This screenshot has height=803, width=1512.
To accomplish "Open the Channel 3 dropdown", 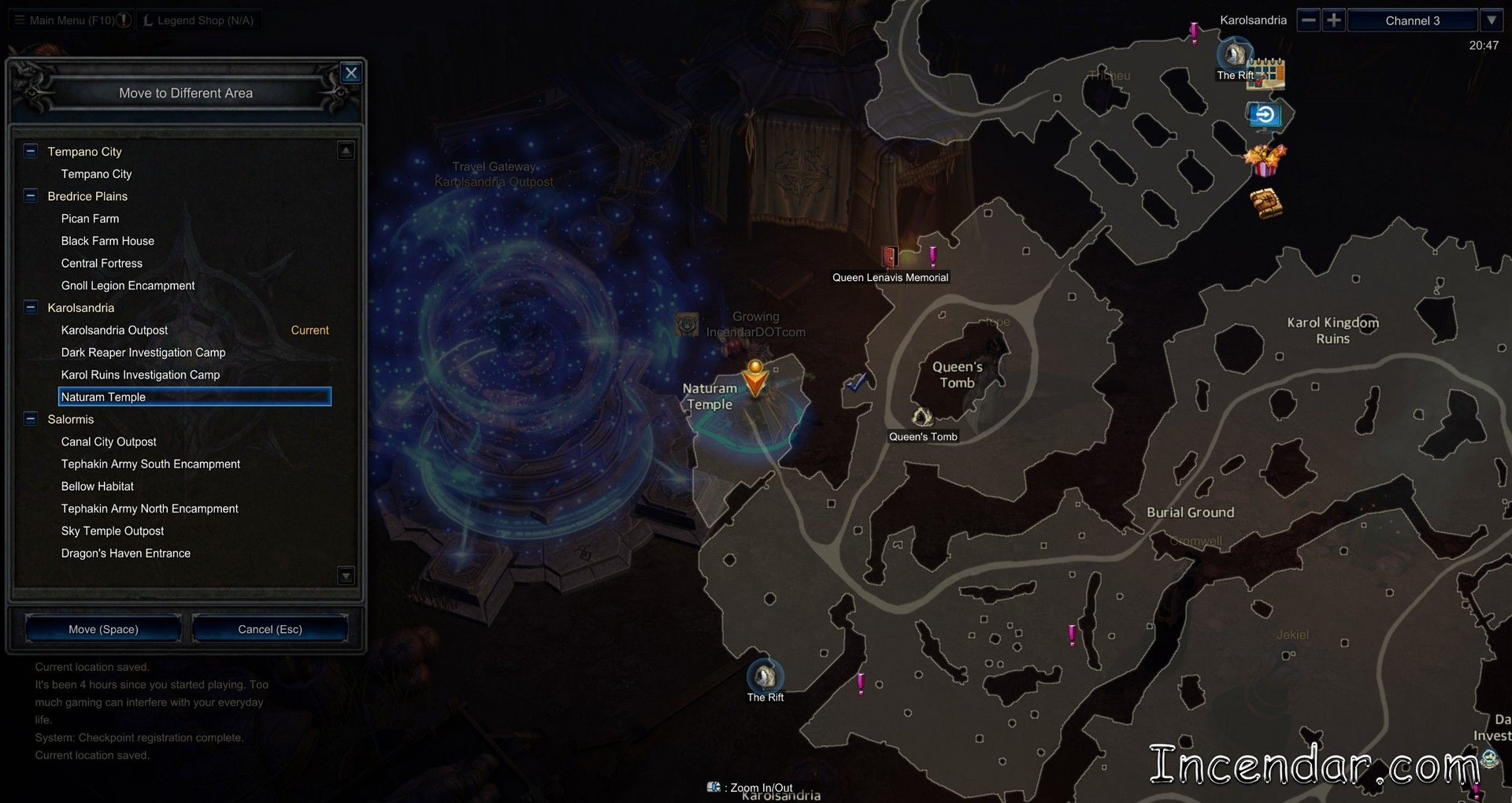I will pos(1492,20).
